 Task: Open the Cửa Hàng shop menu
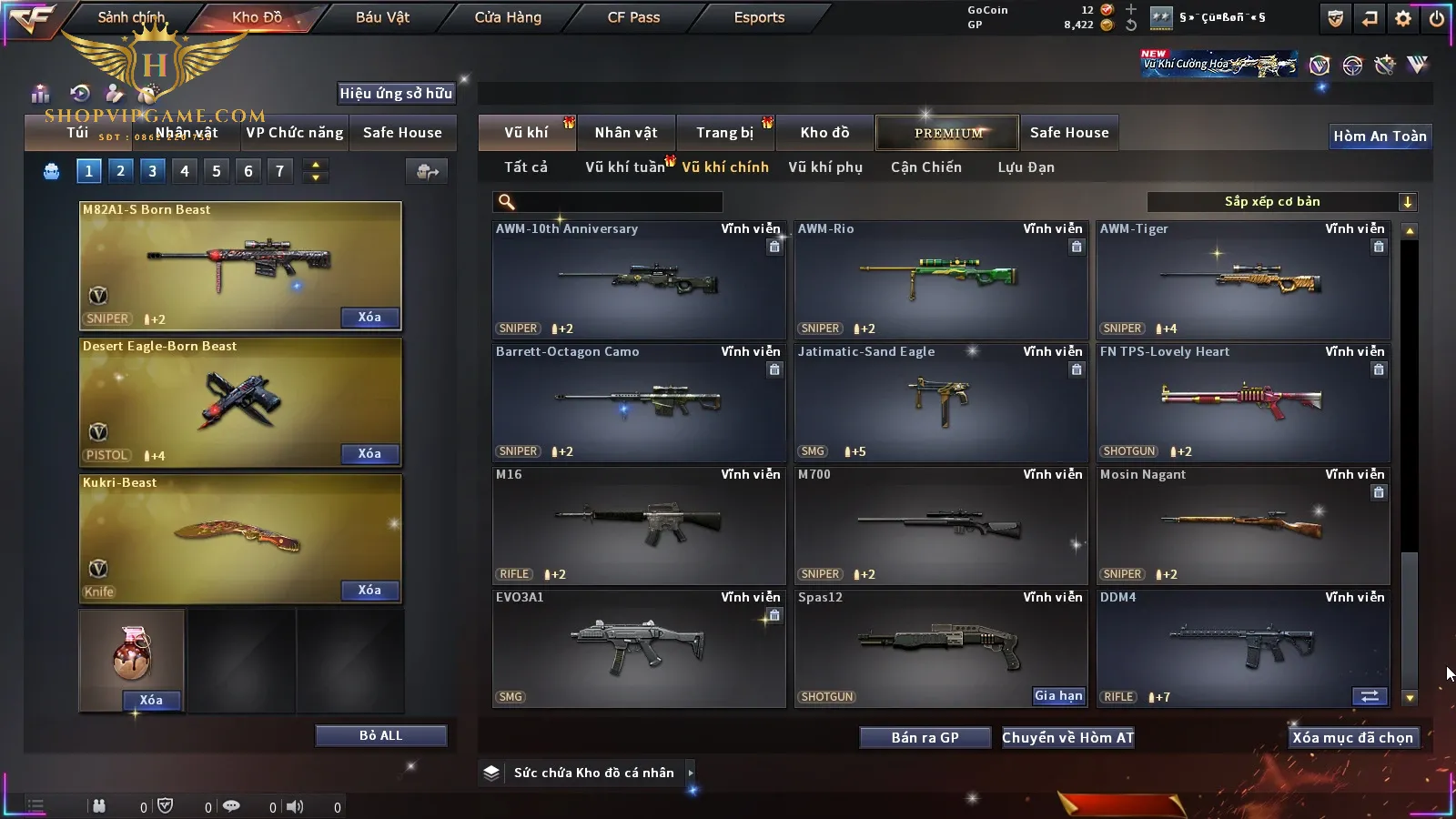tap(508, 17)
